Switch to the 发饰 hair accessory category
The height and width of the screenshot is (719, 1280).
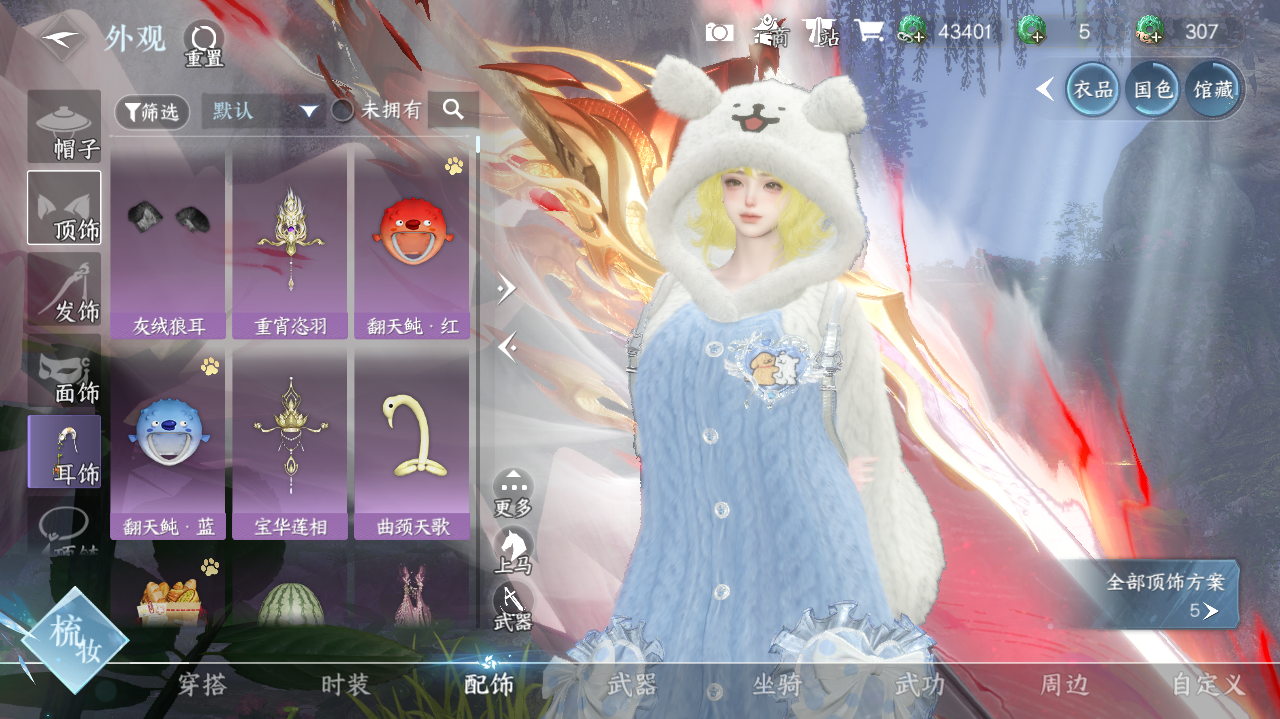coord(64,289)
